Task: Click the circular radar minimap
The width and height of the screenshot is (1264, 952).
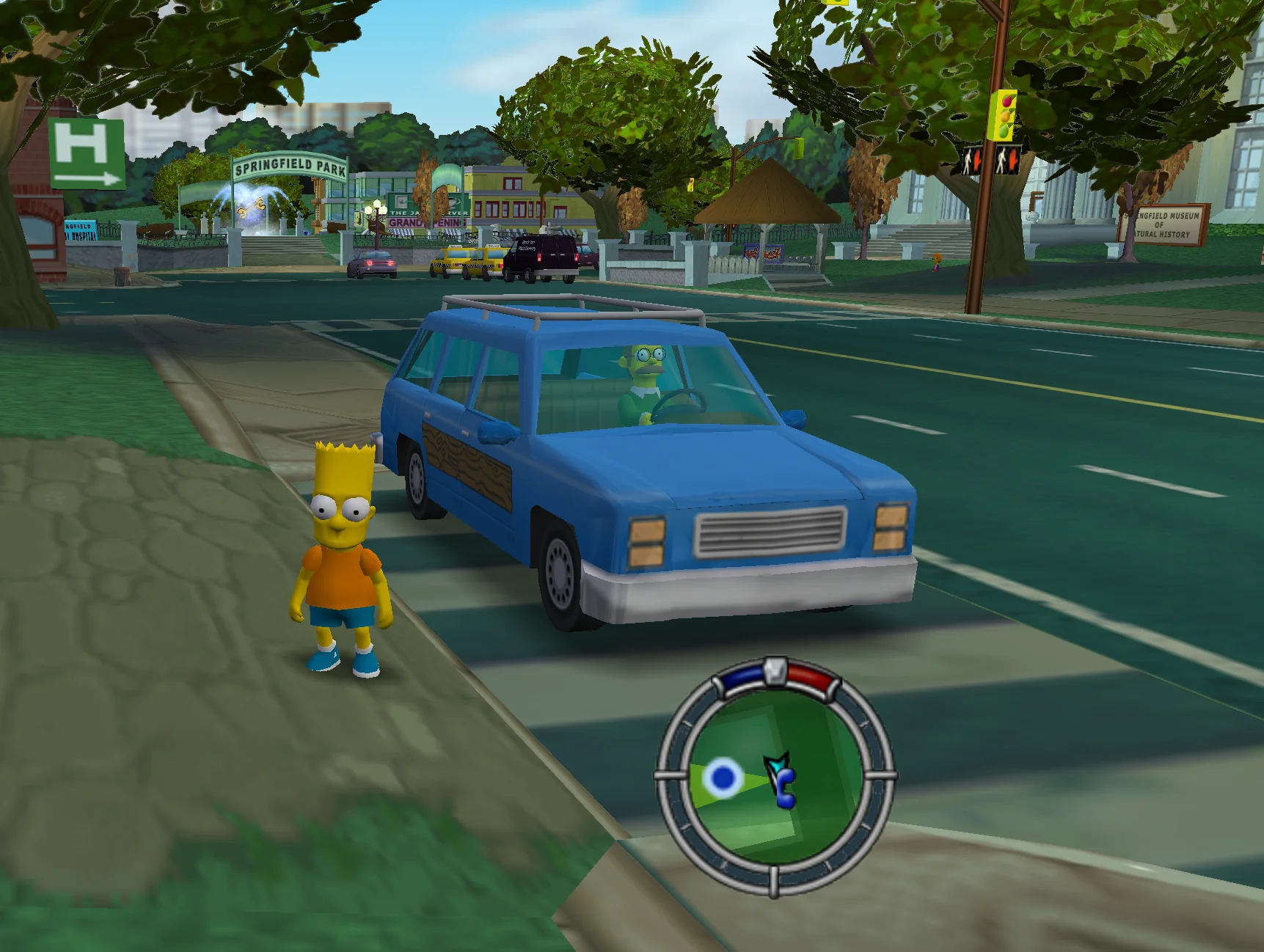Action: tap(775, 776)
